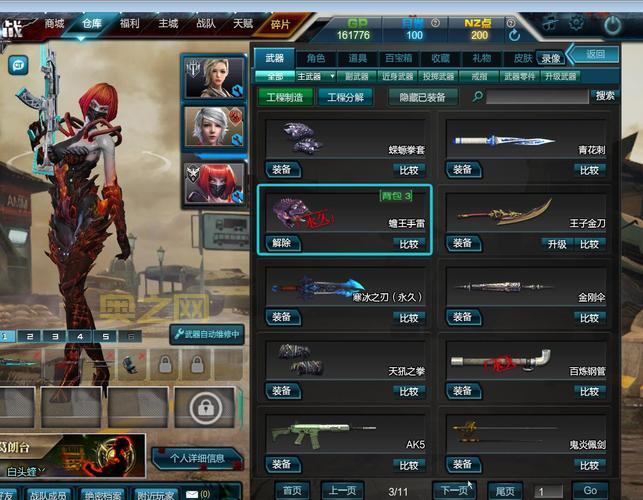643x500 pixels.
Task: Go to 下一页 next page
Action: coord(454,490)
